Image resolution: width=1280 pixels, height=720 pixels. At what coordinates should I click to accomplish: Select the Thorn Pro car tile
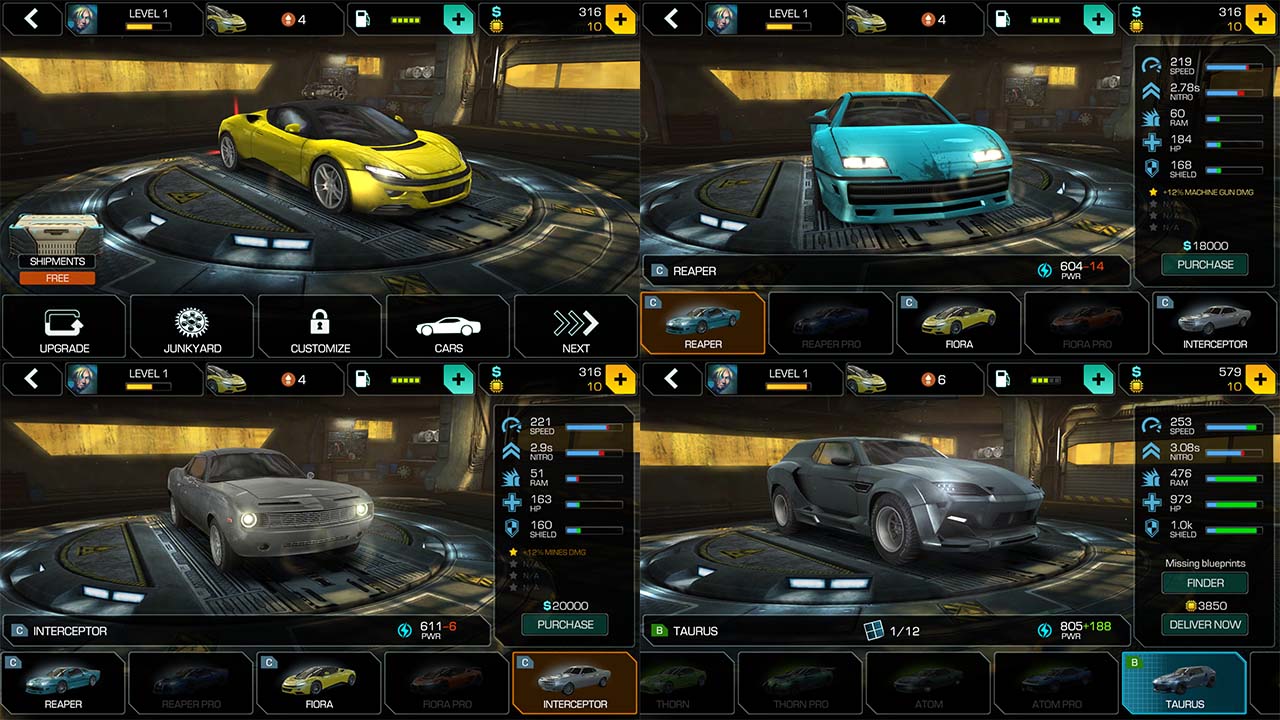pos(800,683)
